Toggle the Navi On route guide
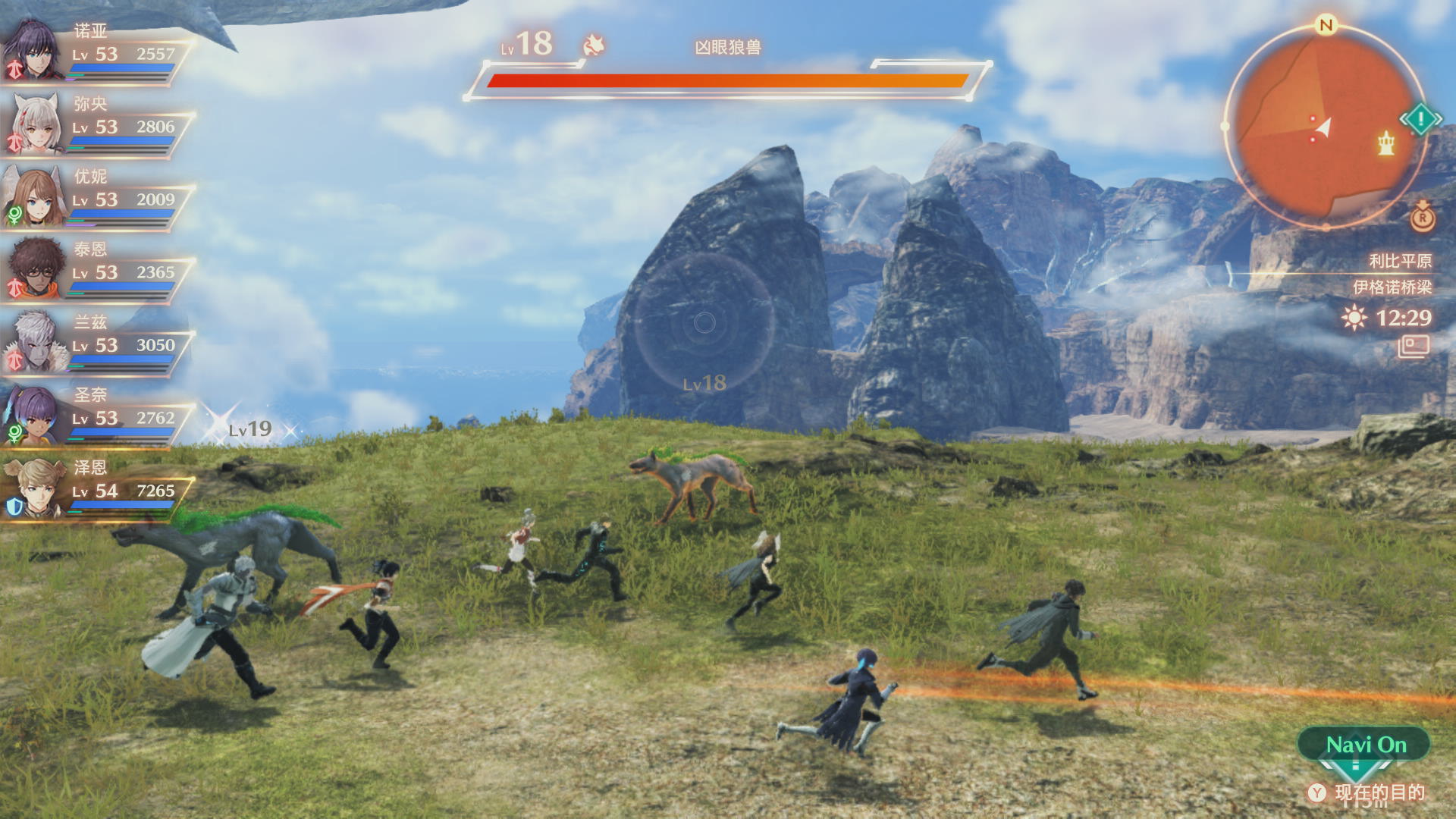Viewport: 1456px width, 819px height. (1365, 745)
